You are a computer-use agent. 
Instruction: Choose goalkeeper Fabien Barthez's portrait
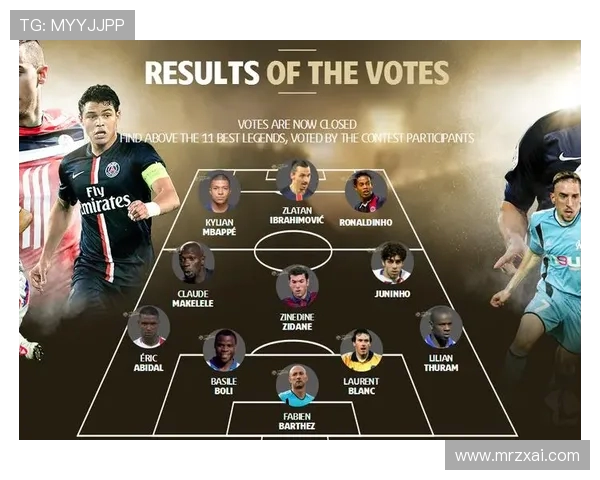tap(297, 385)
